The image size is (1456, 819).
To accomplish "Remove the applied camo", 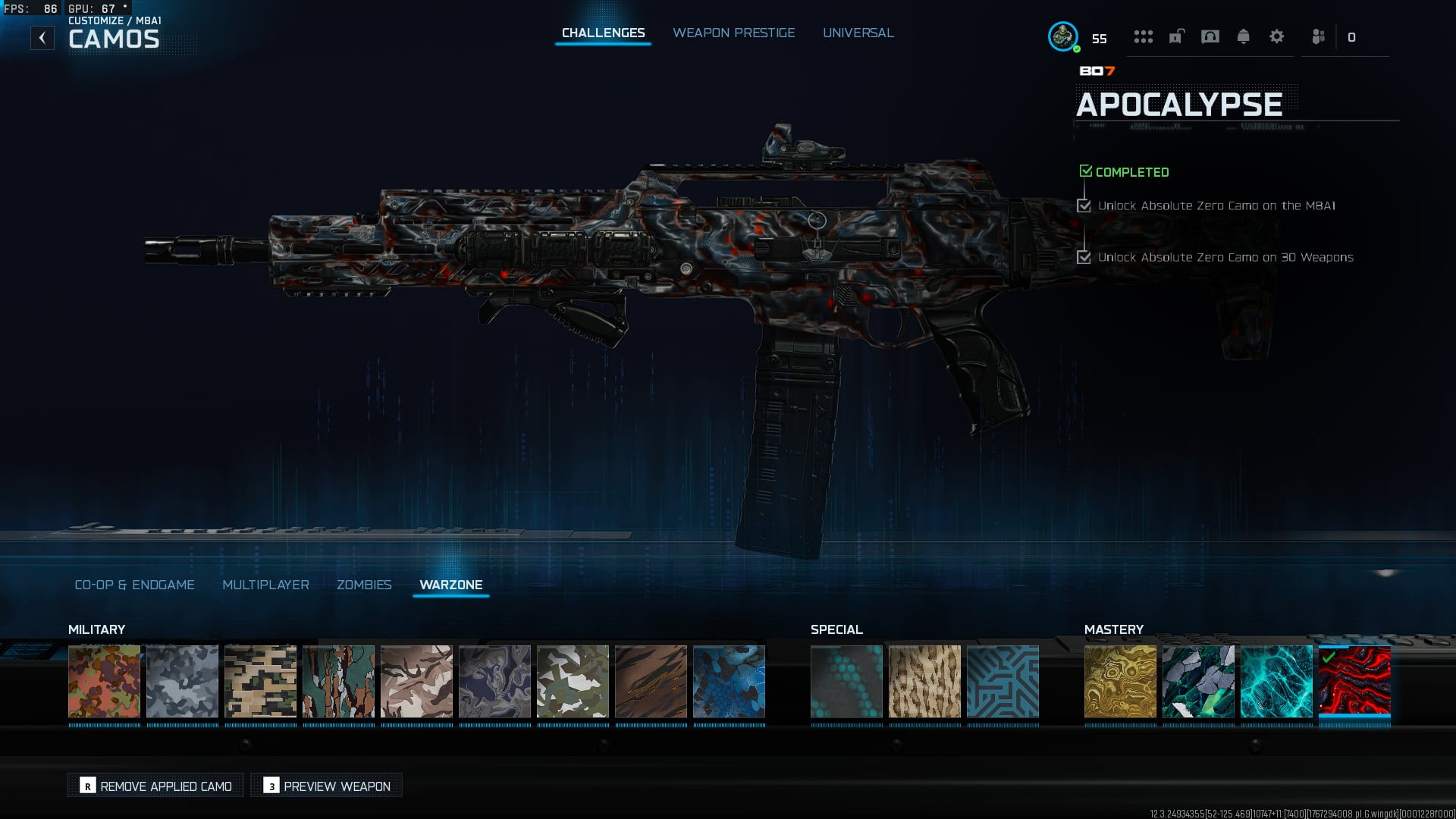I will pos(155,786).
